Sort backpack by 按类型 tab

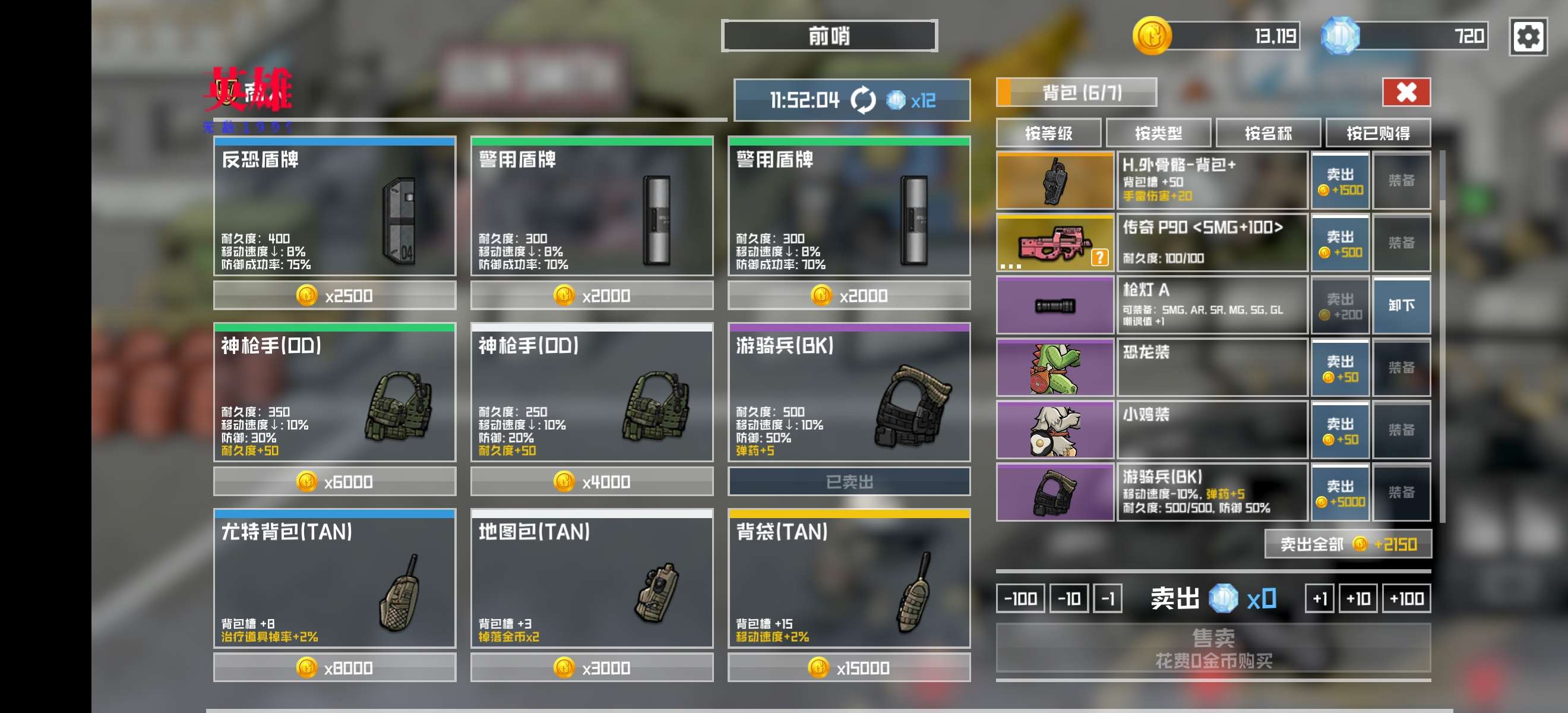[1158, 133]
